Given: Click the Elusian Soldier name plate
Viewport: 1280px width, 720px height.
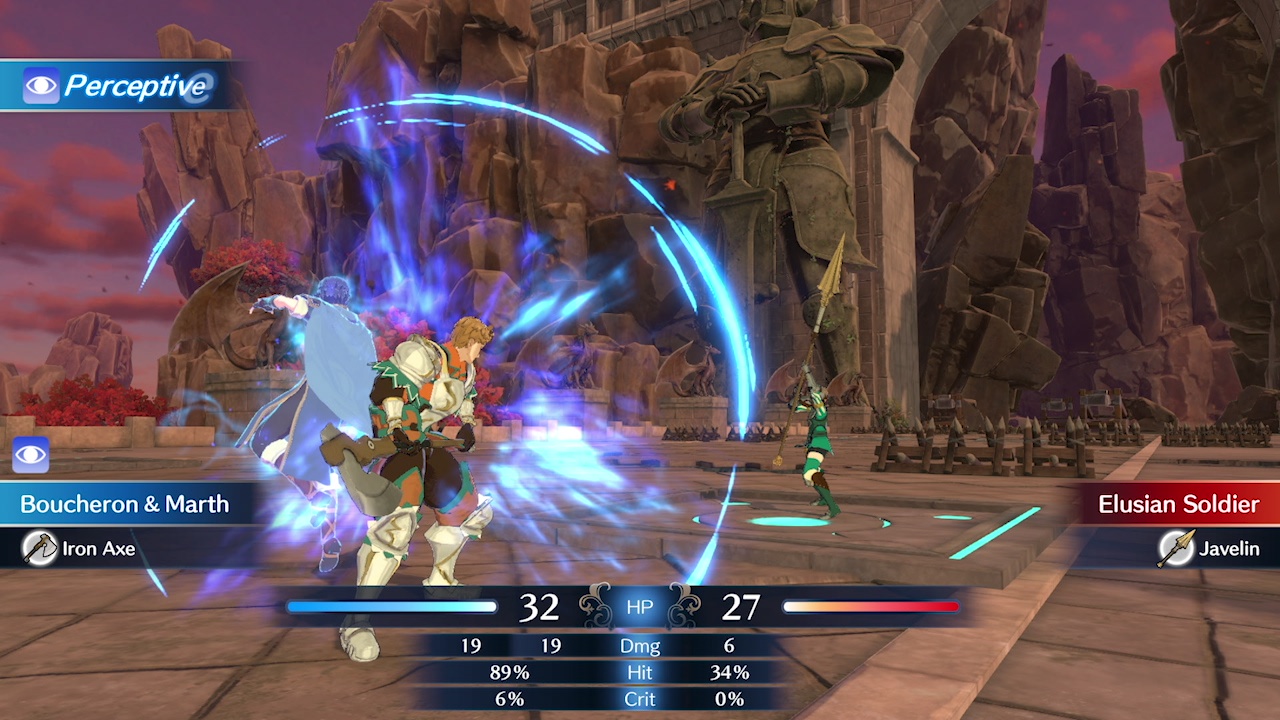Looking at the screenshot, I should (x=1178, y=504).
